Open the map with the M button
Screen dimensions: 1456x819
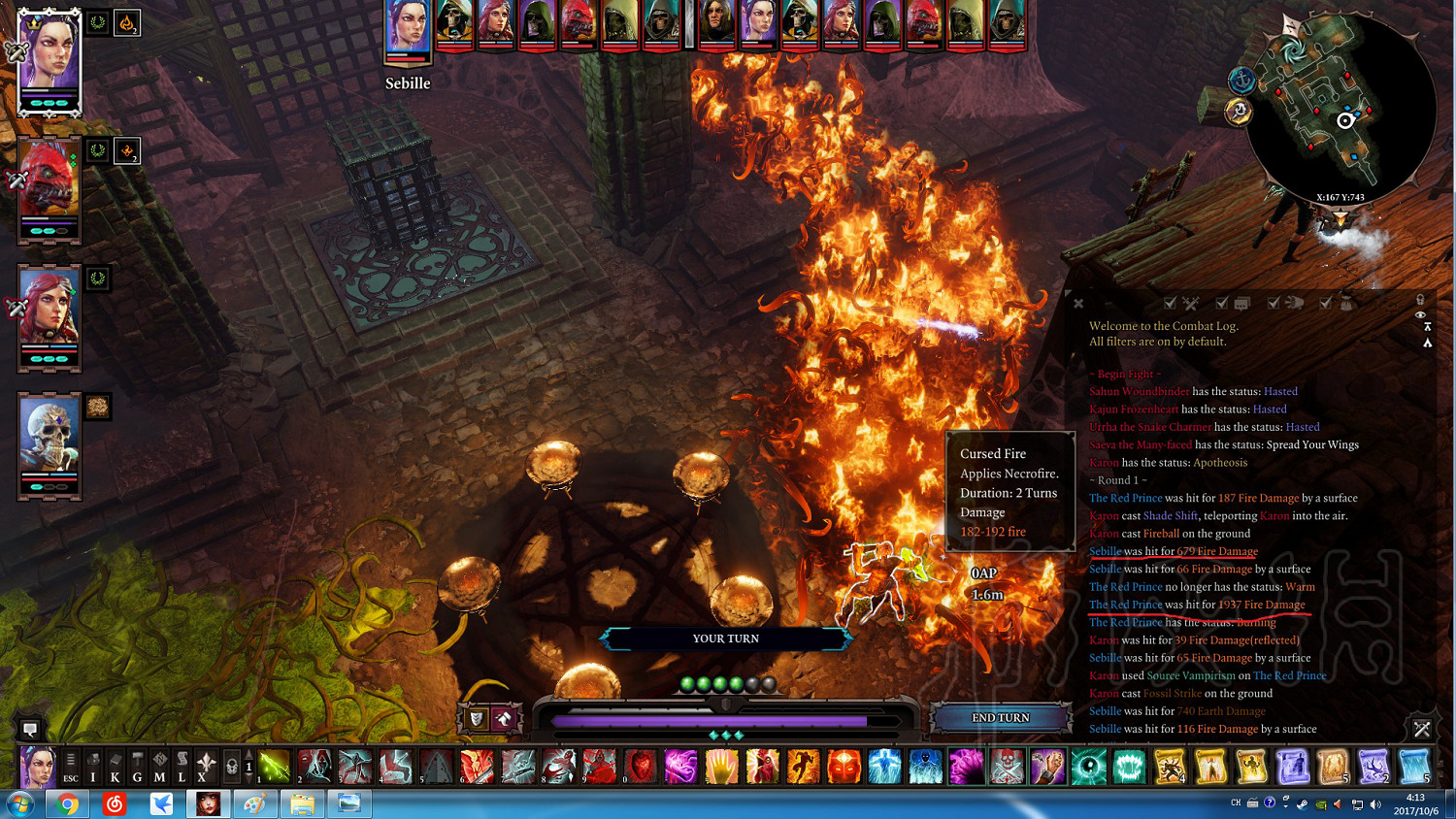(159, 767)
